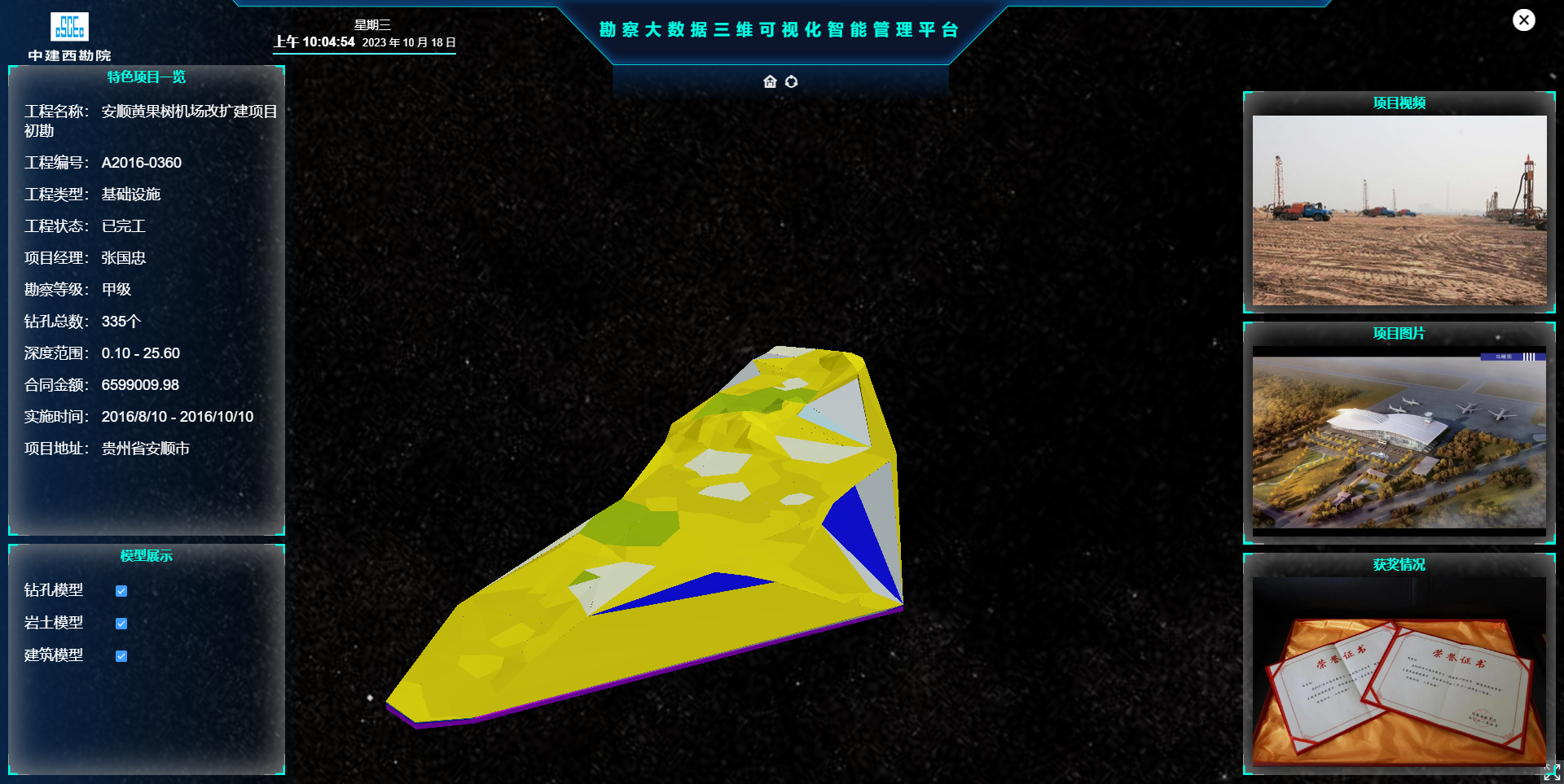1564x784 pixels.
Task: Activate the fullscreen expand icon
Action: [1552, 772]
